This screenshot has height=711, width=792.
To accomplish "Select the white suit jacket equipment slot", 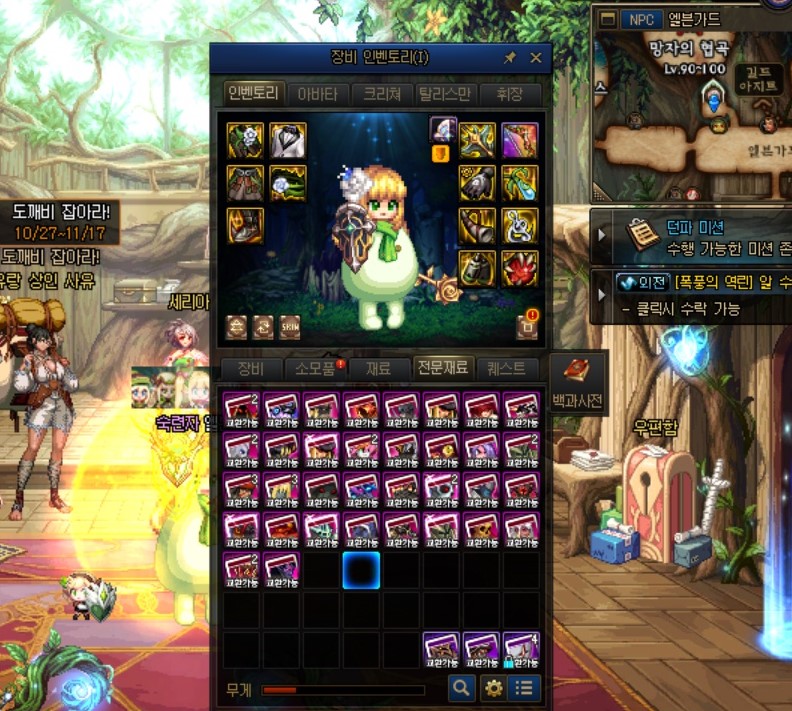I will click(x=288, y=141).
